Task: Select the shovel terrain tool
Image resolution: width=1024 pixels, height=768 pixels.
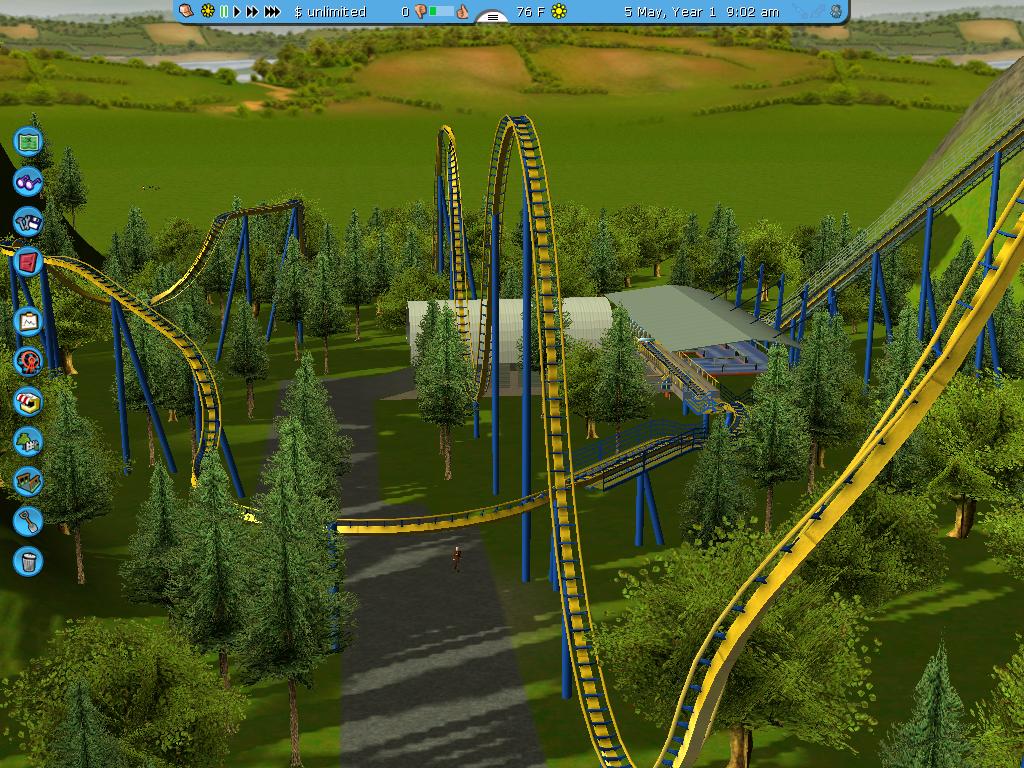Action: (28, 520)
